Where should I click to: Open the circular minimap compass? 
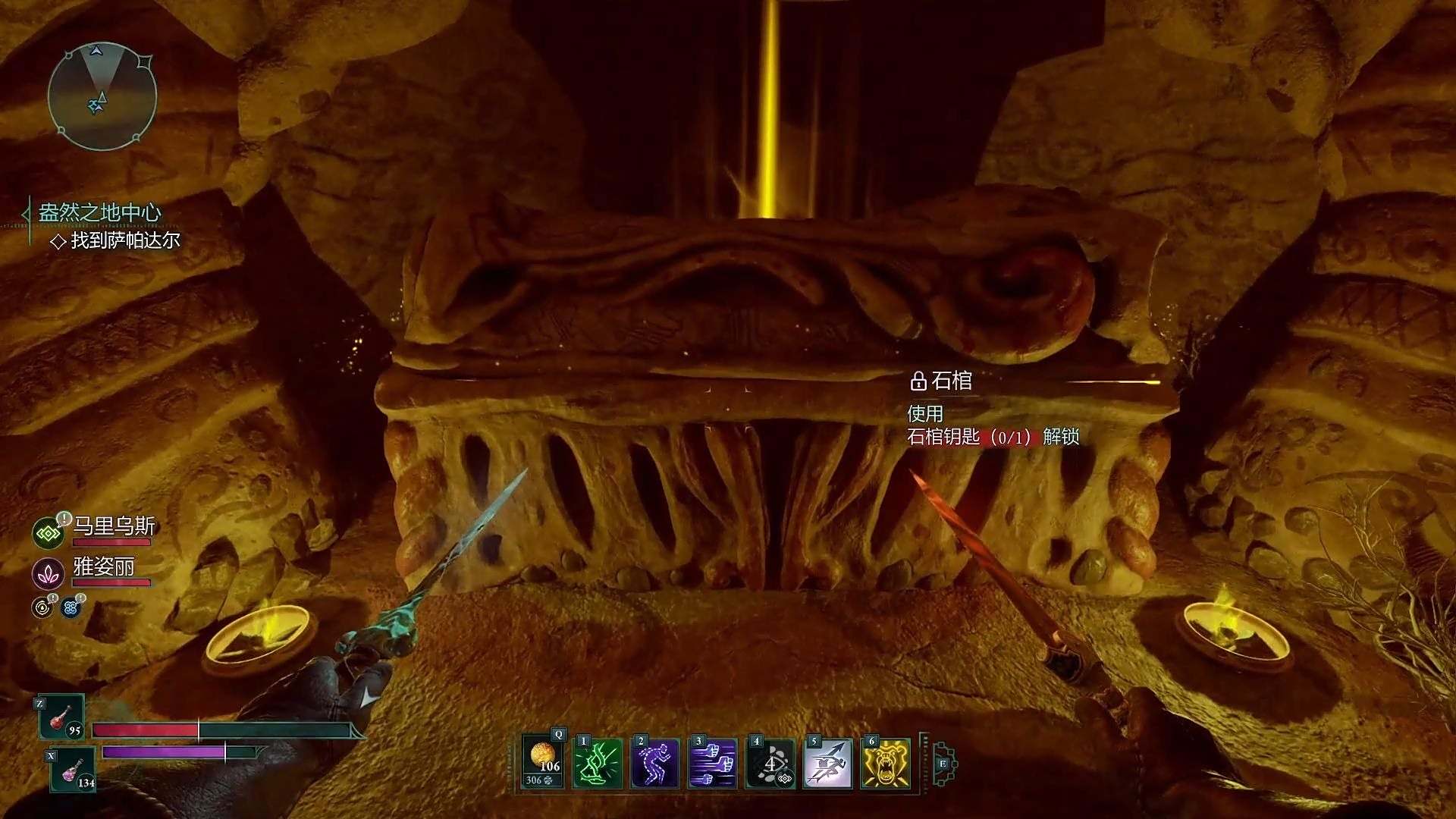point(102,96)
